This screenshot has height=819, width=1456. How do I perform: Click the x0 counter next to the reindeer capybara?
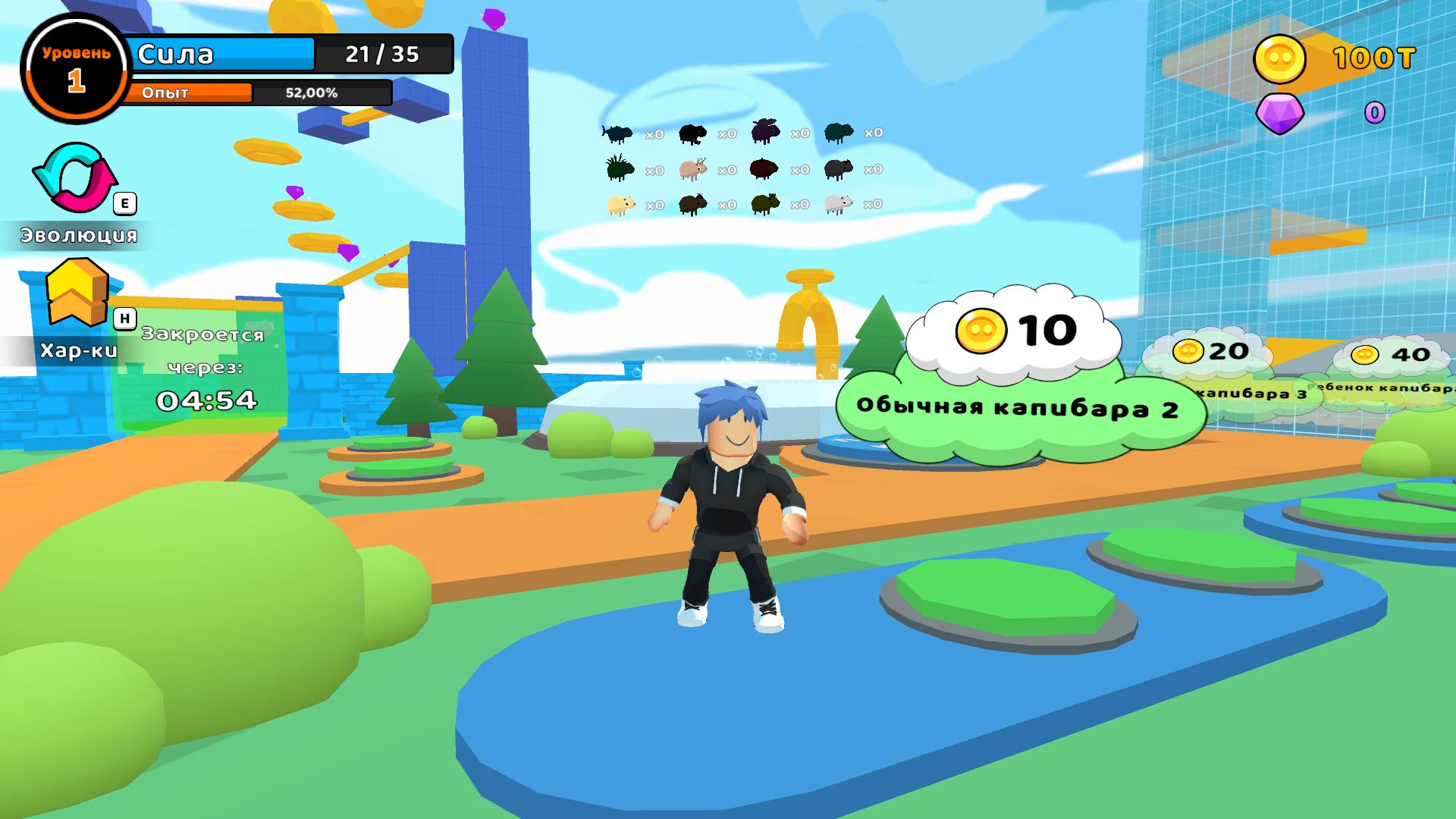(x=727, y=169)
